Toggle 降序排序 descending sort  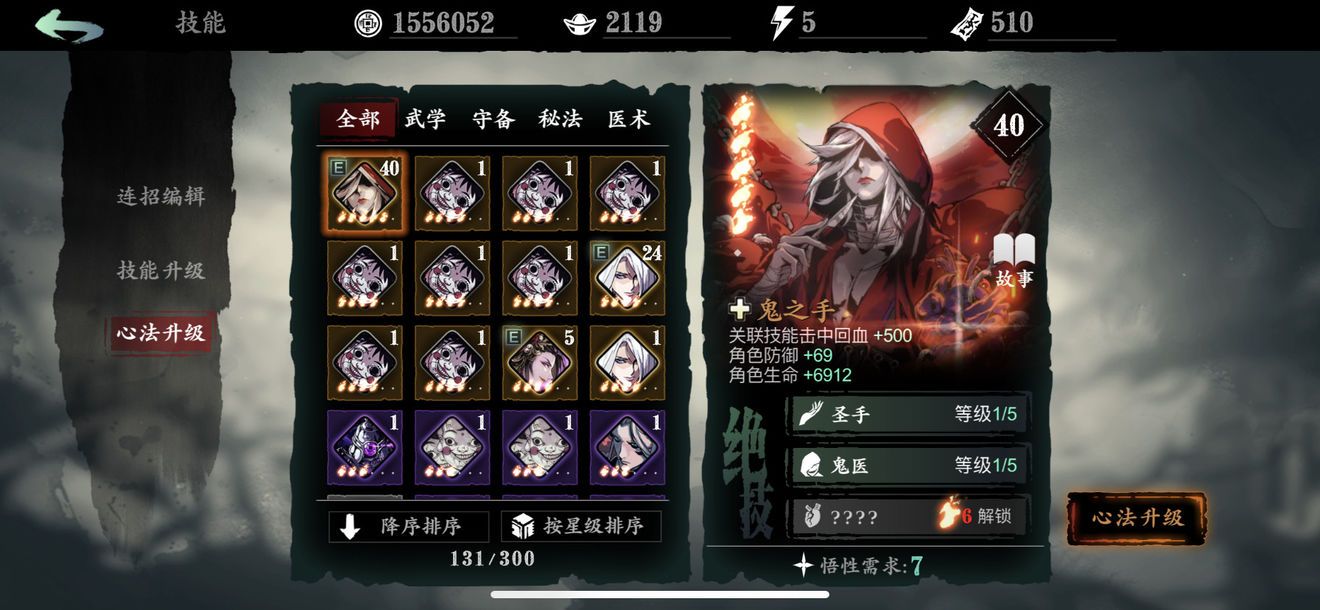tap(408, 526)
